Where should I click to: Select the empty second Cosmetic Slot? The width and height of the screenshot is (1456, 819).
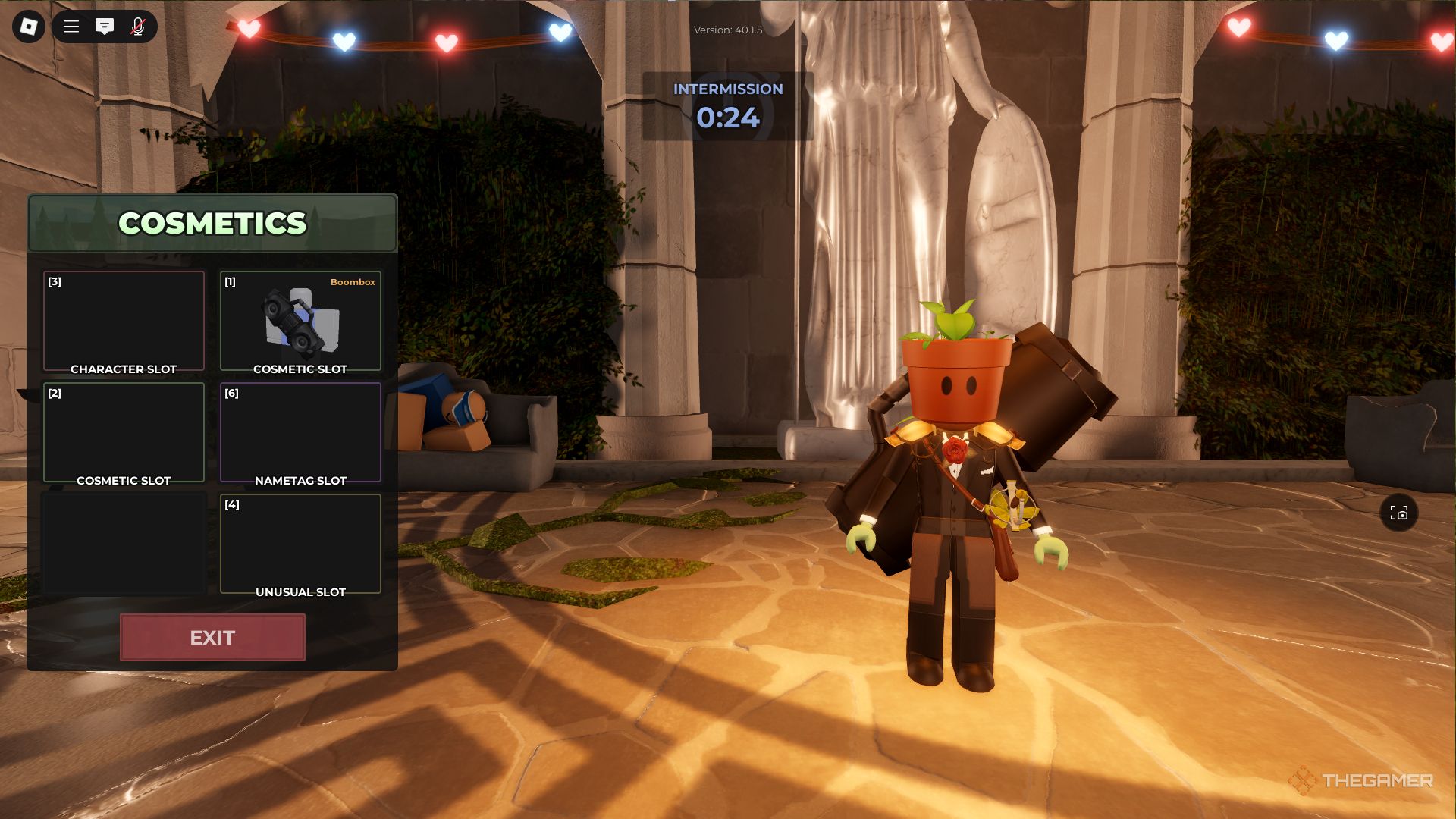coord(124,432)
